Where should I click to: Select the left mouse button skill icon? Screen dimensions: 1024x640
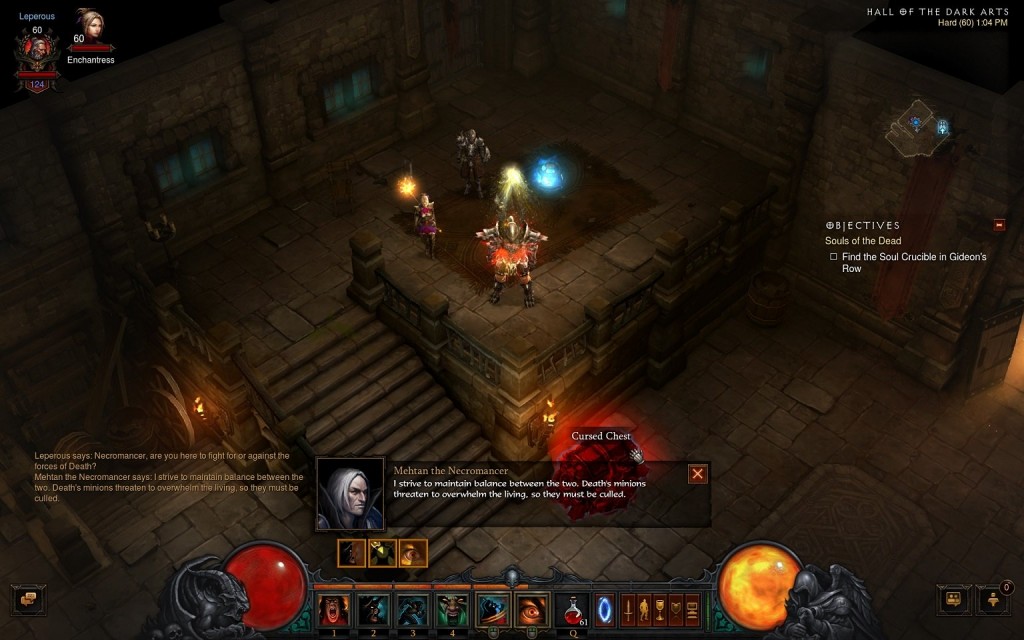tap(493, 609)
